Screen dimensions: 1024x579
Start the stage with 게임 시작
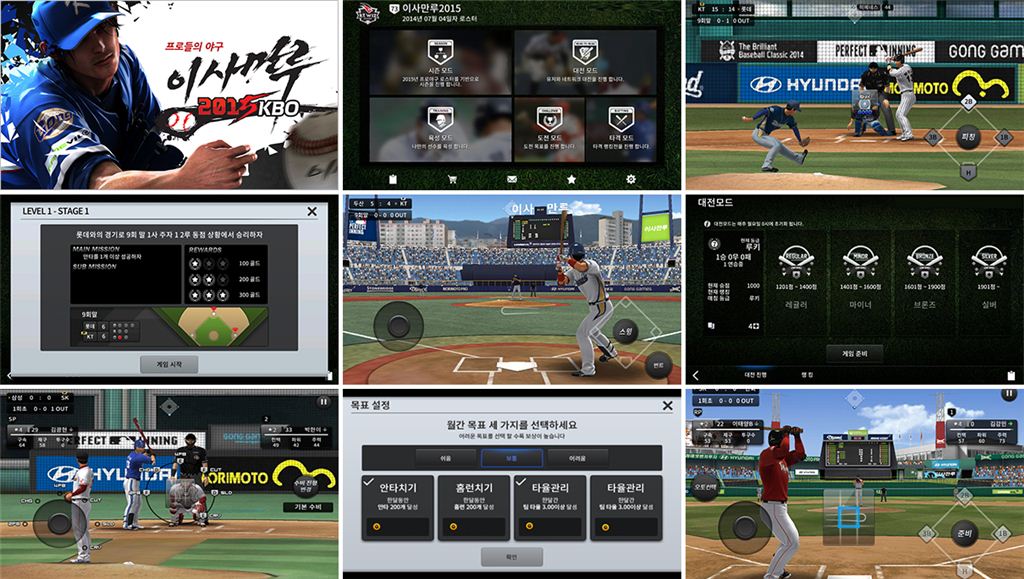[170, 364]
